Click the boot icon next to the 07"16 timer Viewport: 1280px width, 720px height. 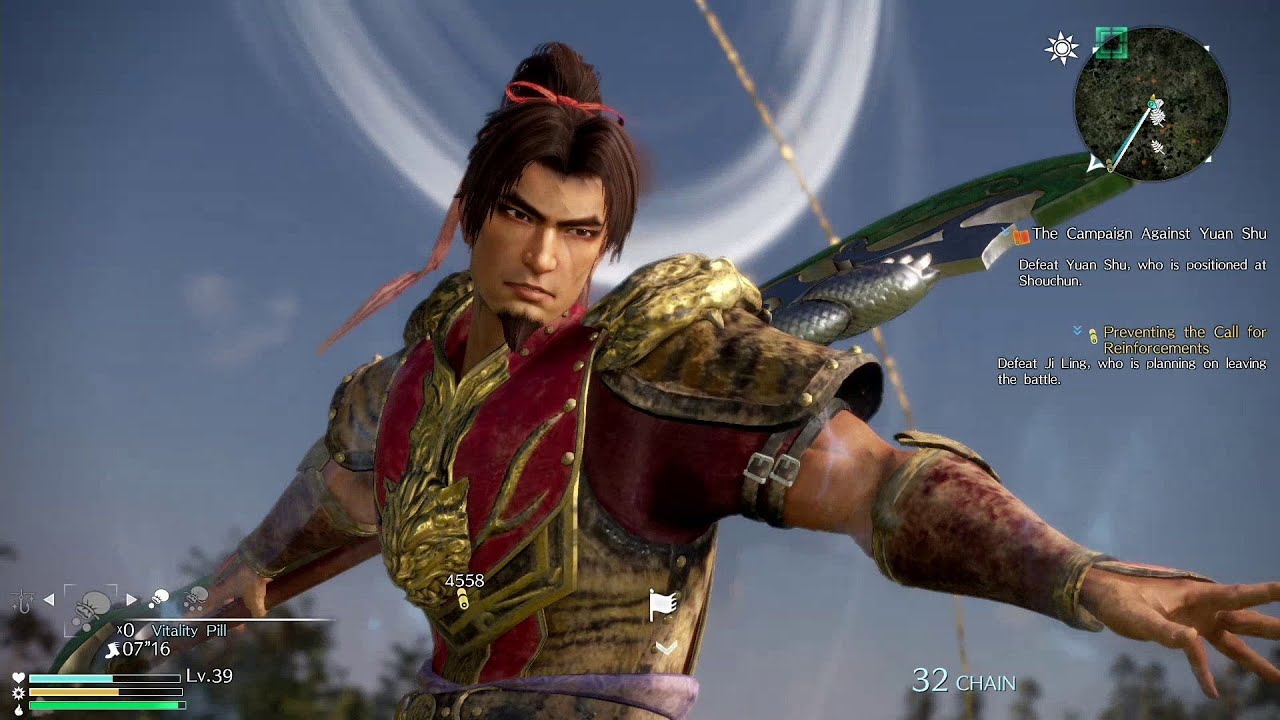point(114,650)
